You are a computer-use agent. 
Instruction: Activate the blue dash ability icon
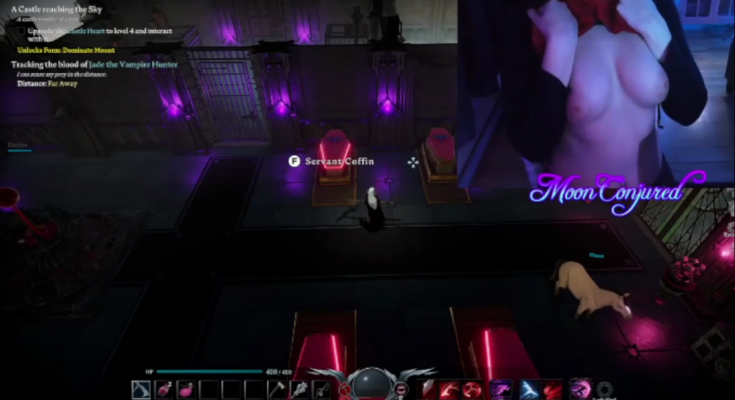tap(528, 389)
